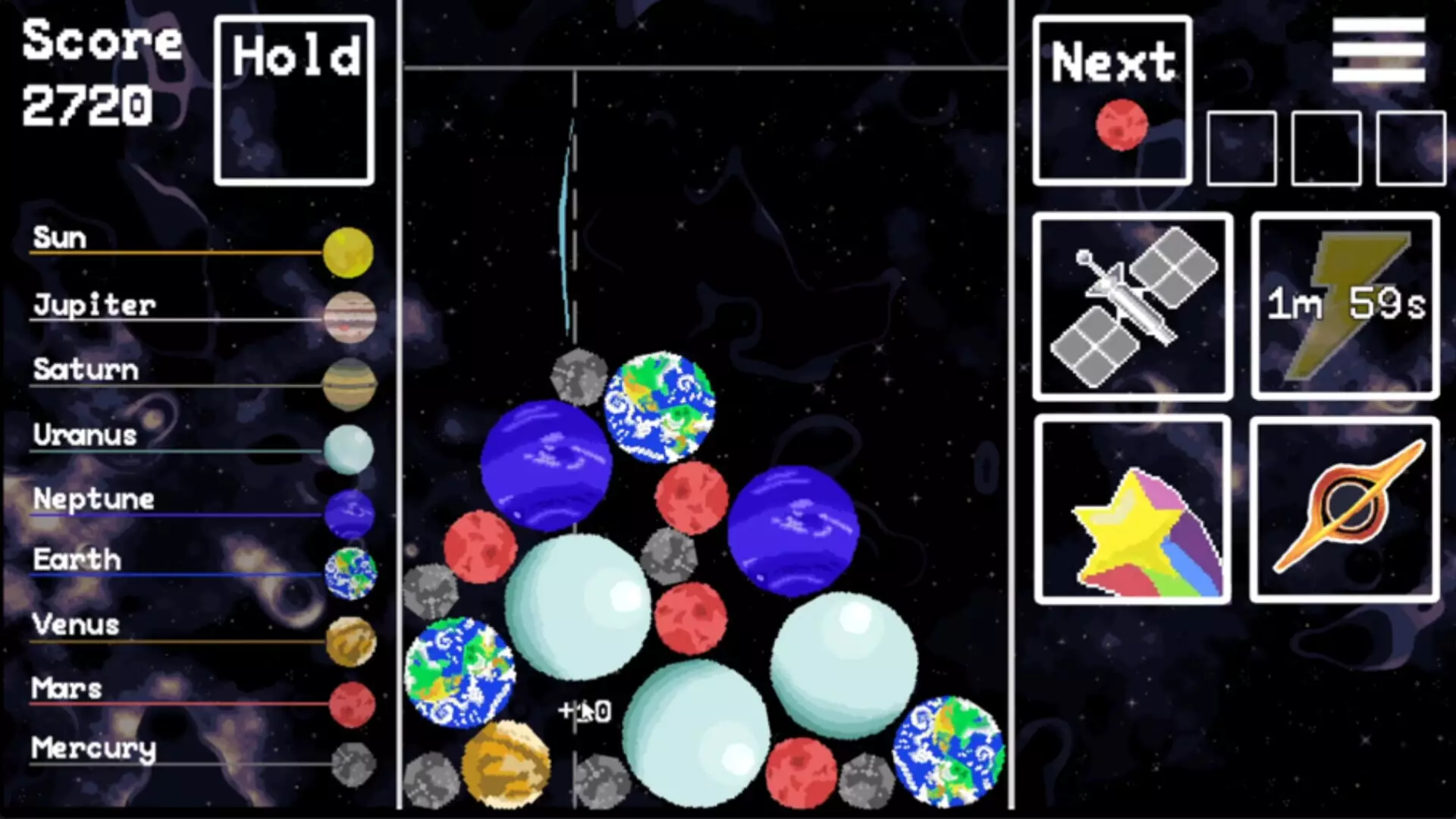Click the third empty power-up slot

(1410, 149)
